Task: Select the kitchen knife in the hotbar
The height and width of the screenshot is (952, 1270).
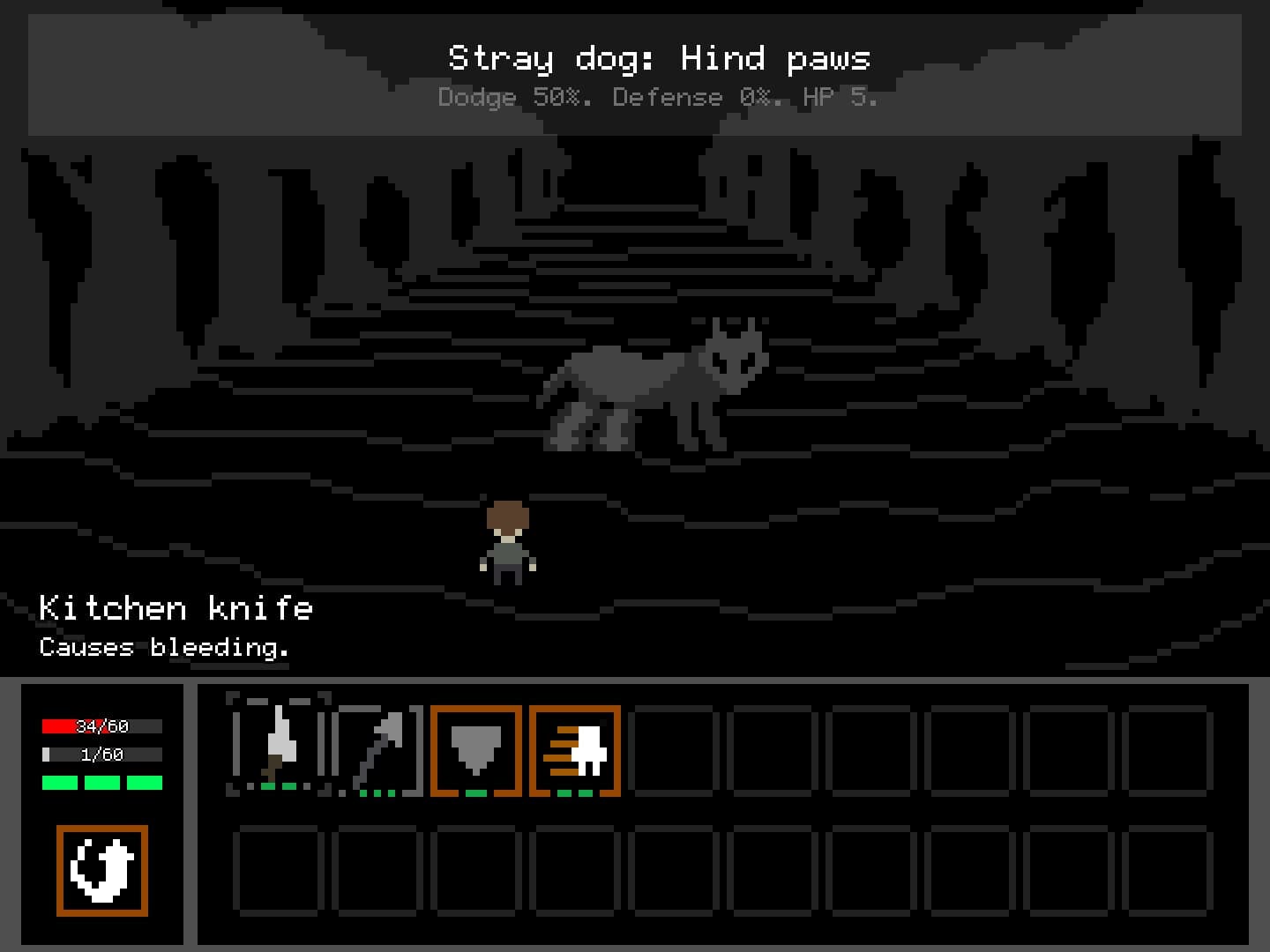Action: (x=278, y=749)
